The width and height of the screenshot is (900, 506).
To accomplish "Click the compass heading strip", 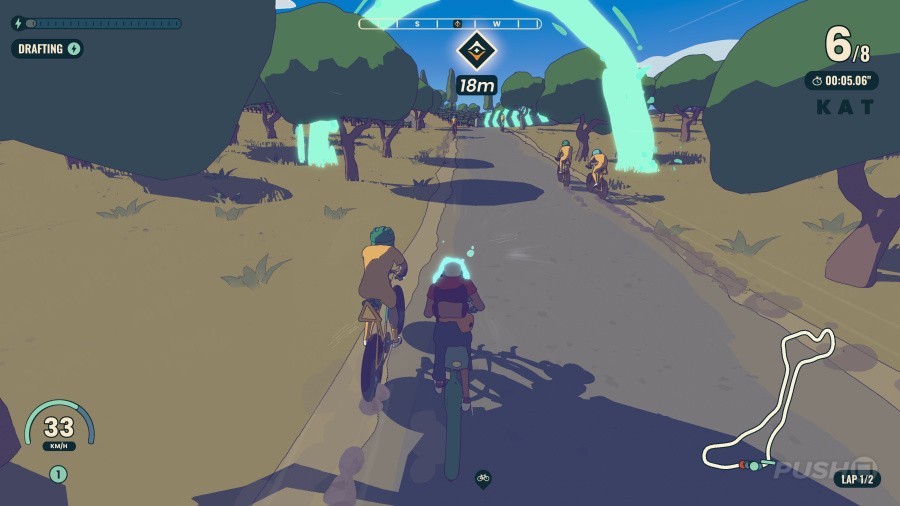I will tap(450, 23).
